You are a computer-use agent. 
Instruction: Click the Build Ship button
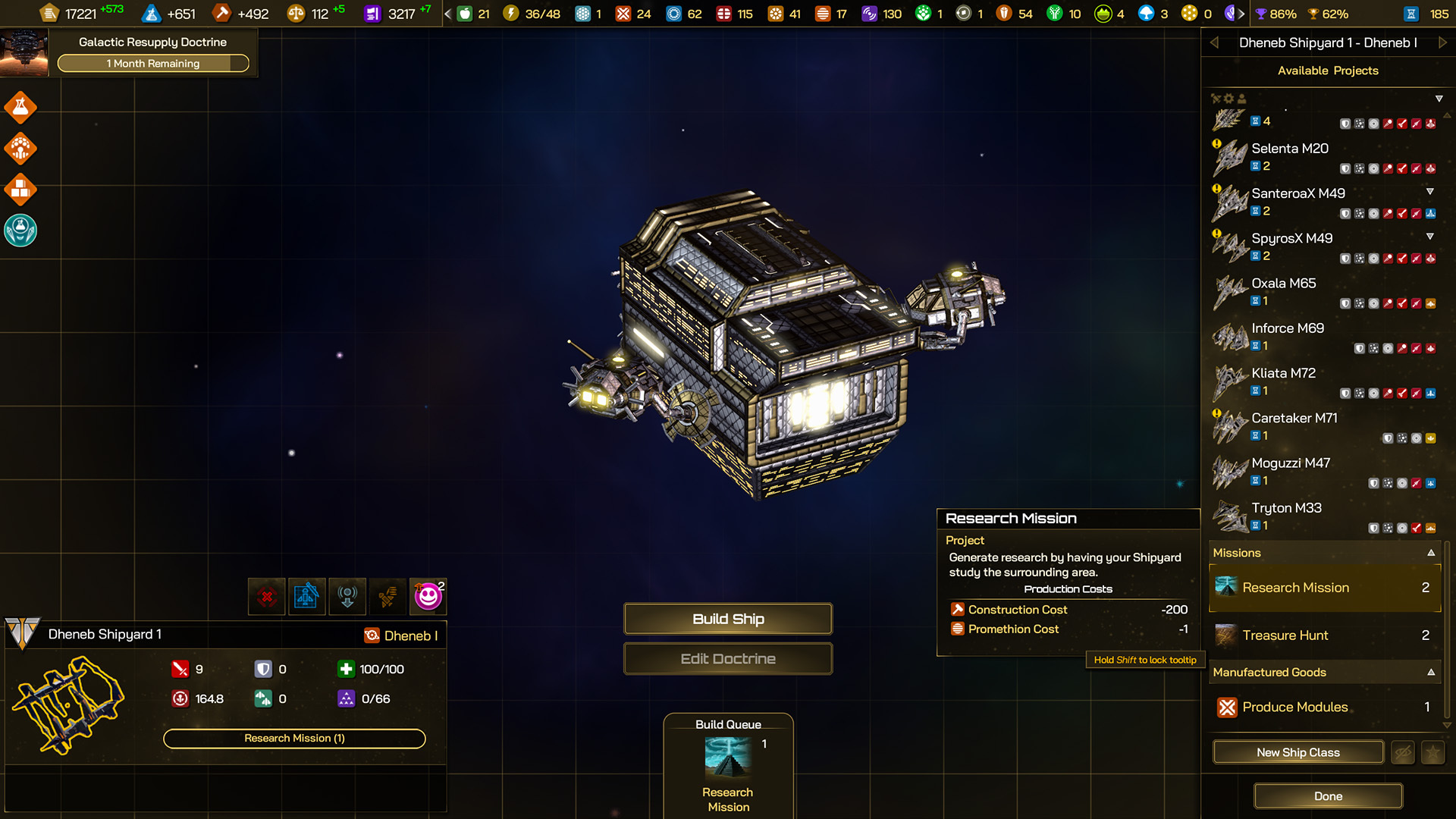(728, 619)
